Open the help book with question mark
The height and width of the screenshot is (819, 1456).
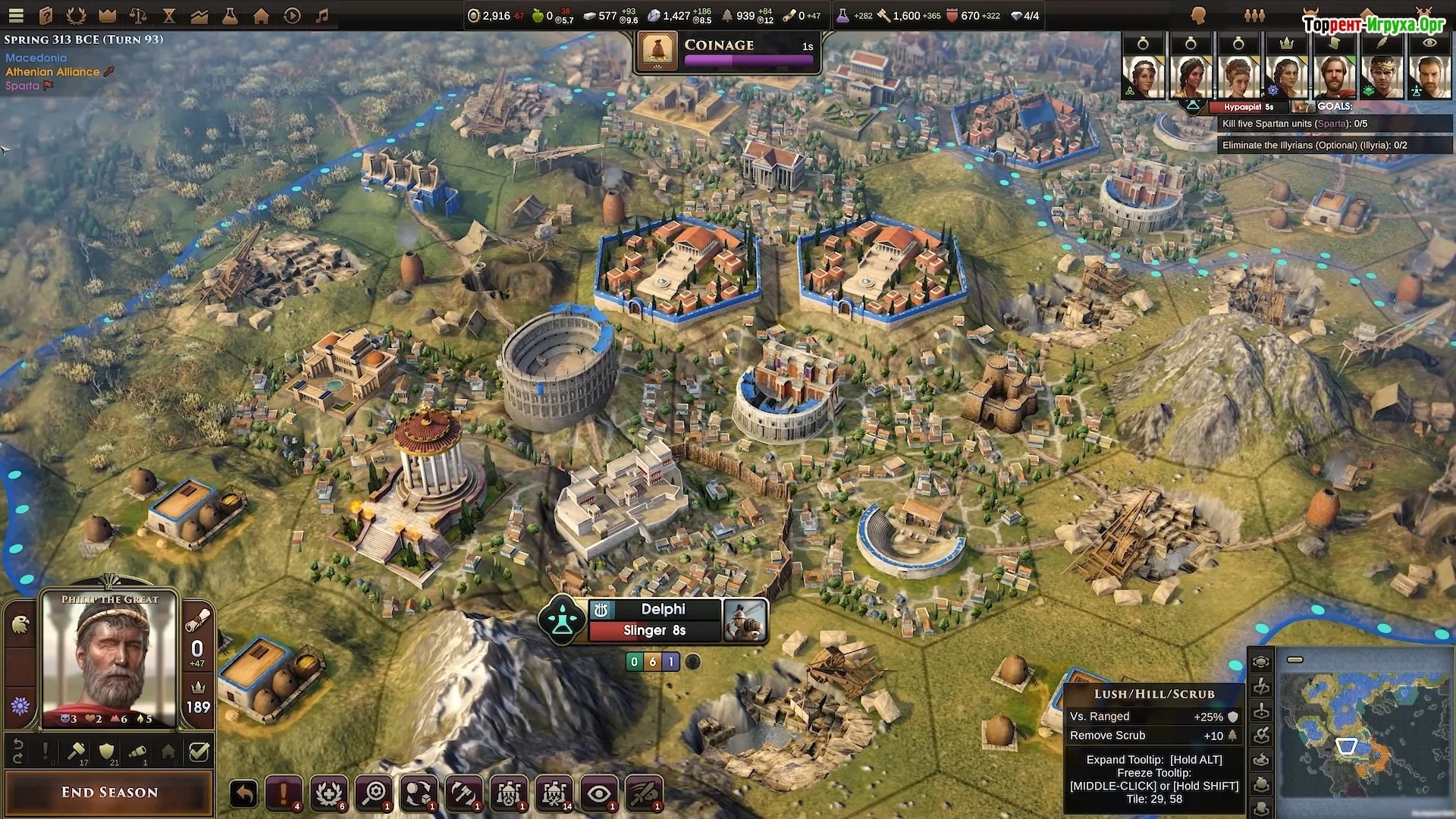point(46,15)
